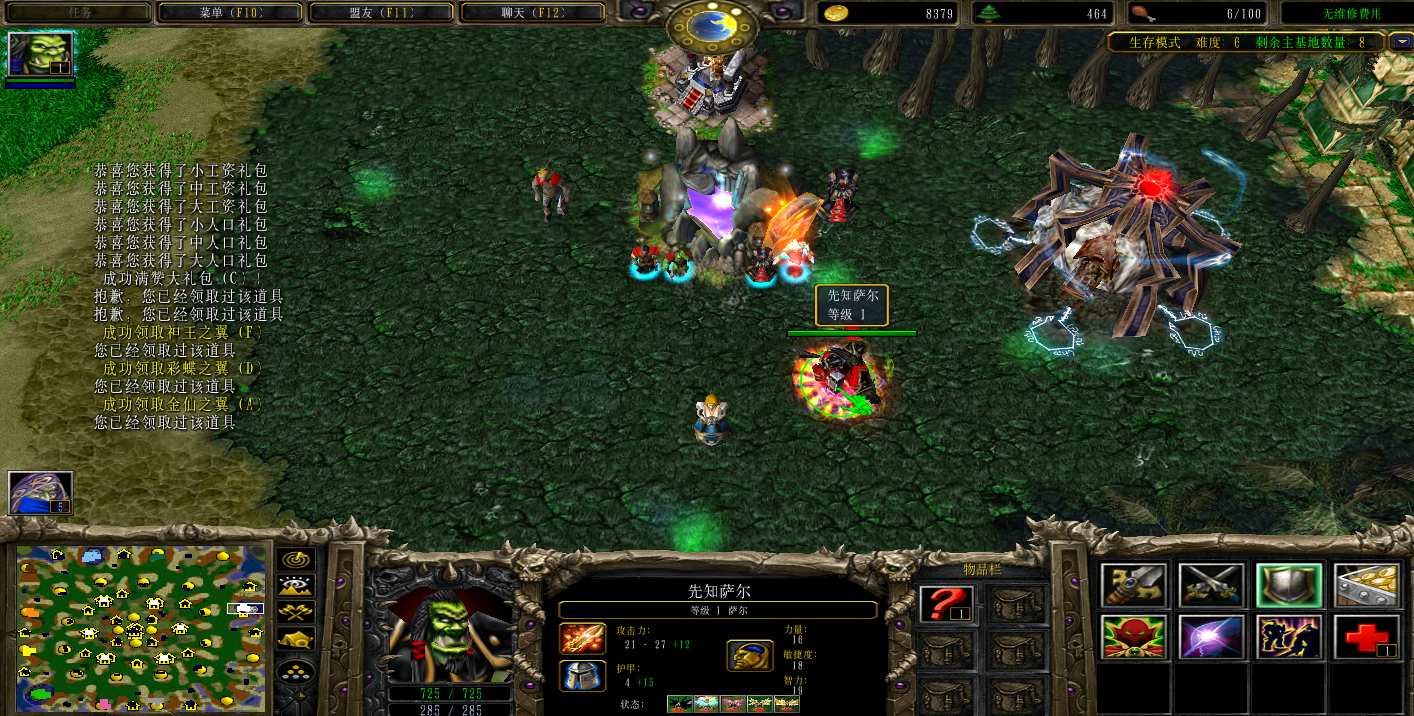The height and width of the screenshot is (716, 1414).
Task: Cast the purple light burst ability
Action: pos(1211,638)
